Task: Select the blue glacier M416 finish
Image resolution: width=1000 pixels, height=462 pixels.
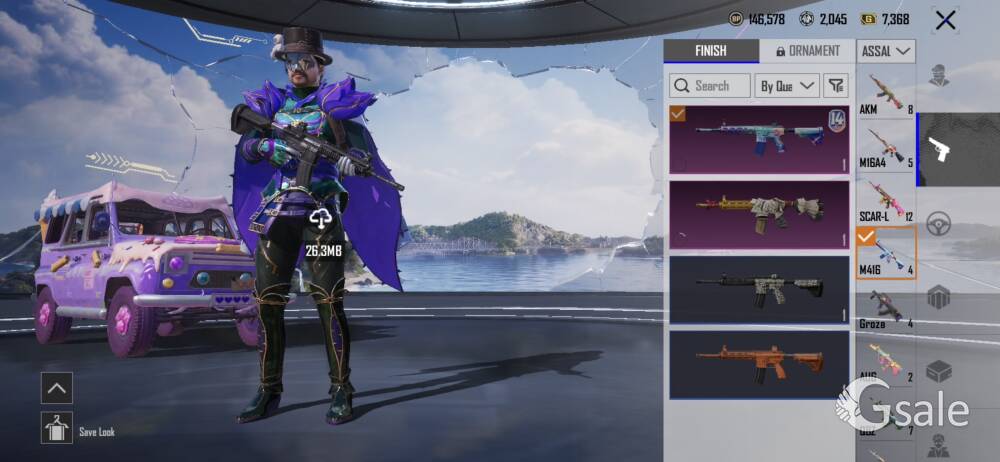Action: point(759,140)
